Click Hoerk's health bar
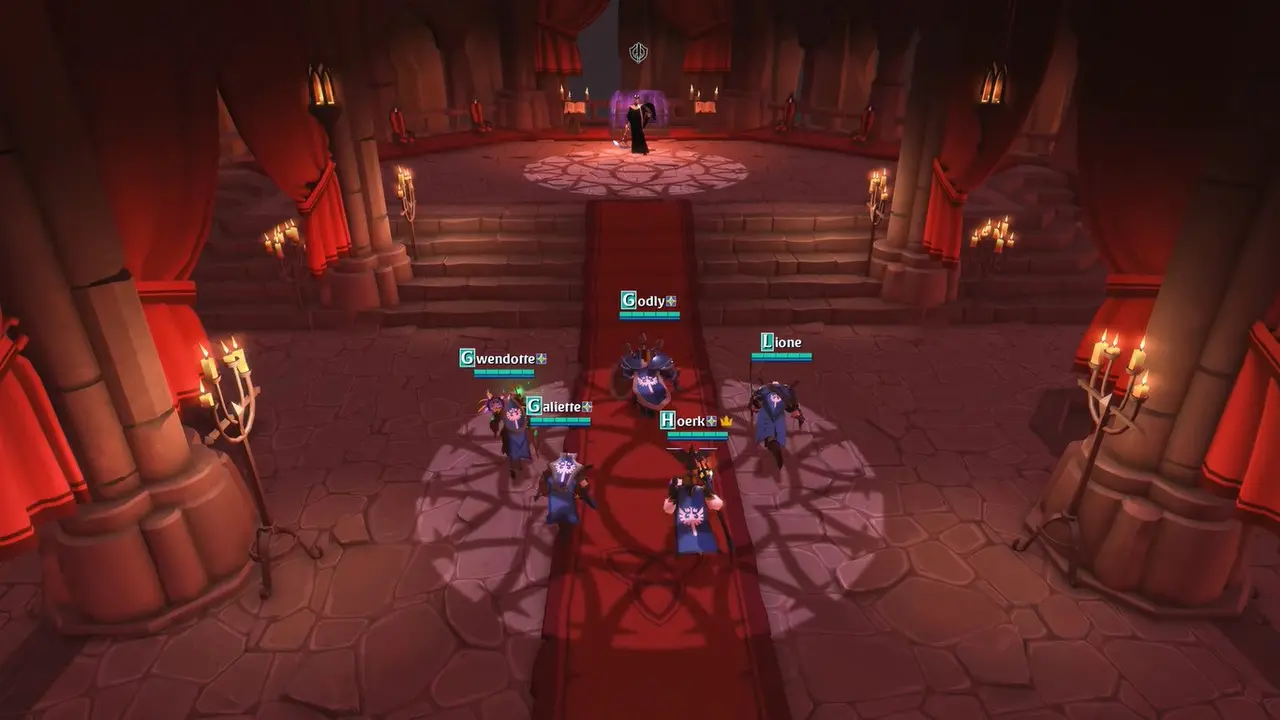 tap(695, 435)
